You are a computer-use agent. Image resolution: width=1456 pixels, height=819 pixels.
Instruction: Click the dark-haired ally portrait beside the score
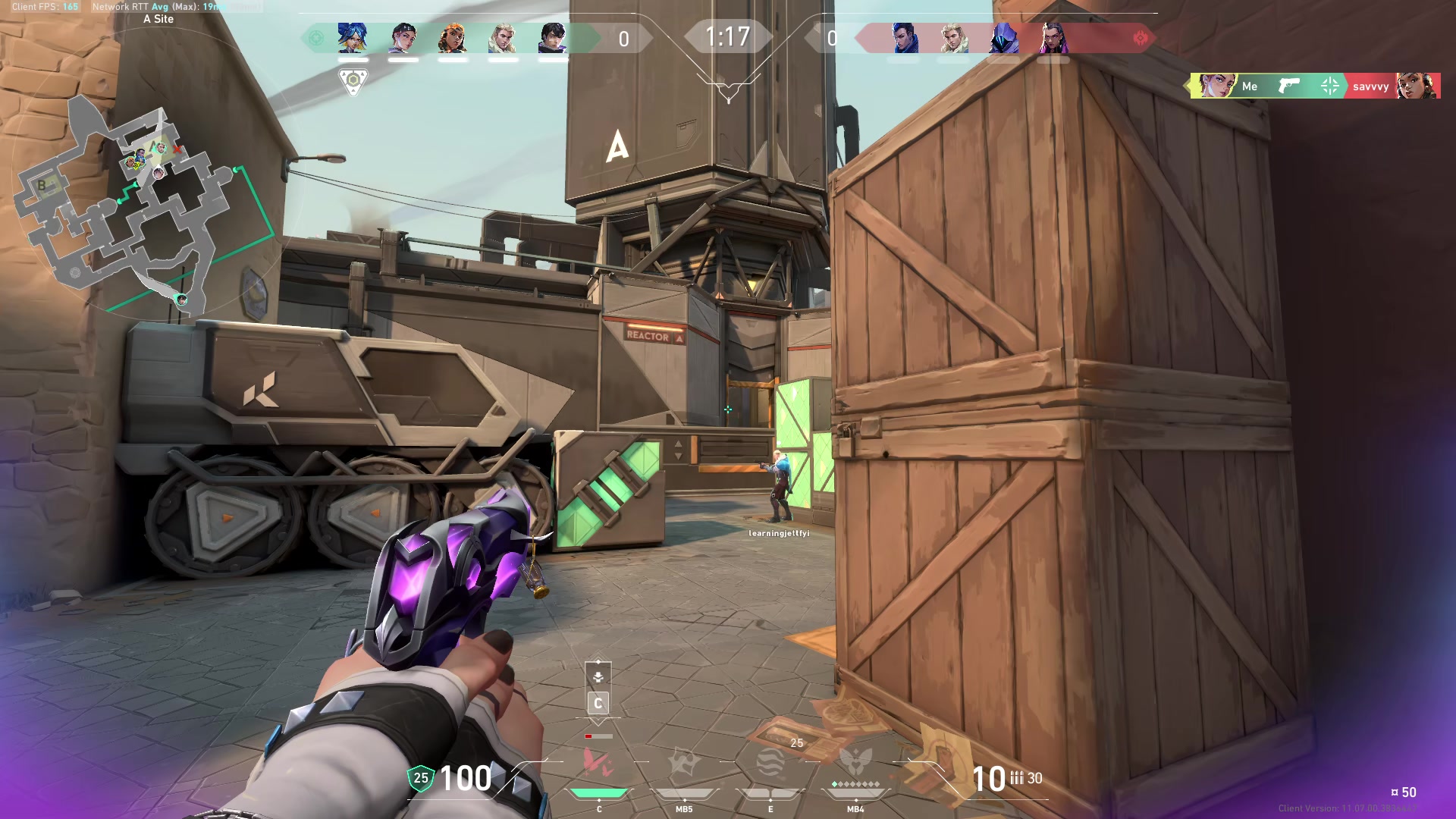pos(553,38)
